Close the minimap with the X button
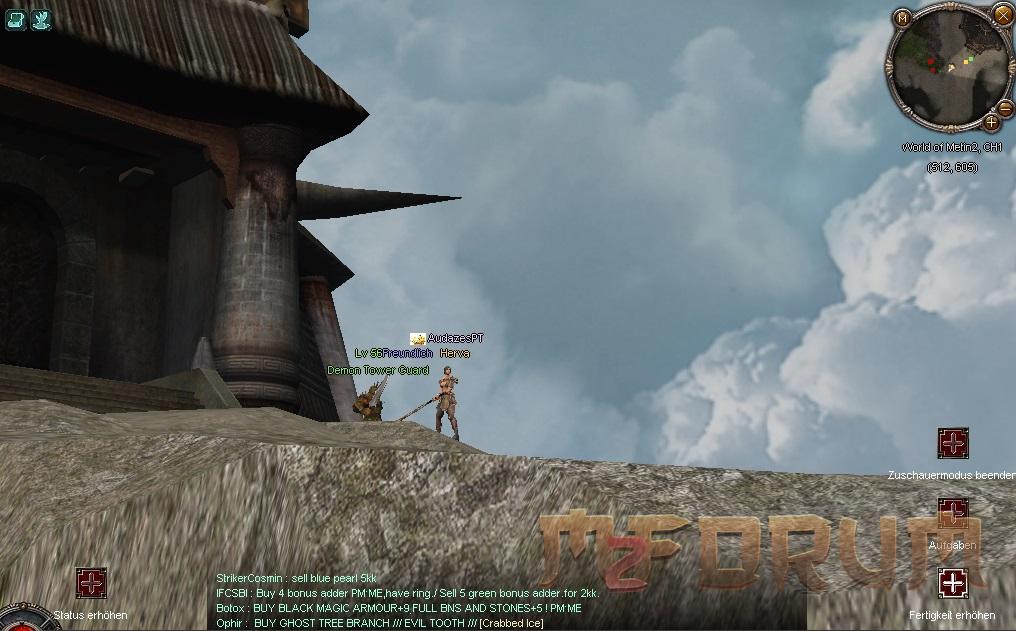The image size is (1016, 631). pos(1003,14)
